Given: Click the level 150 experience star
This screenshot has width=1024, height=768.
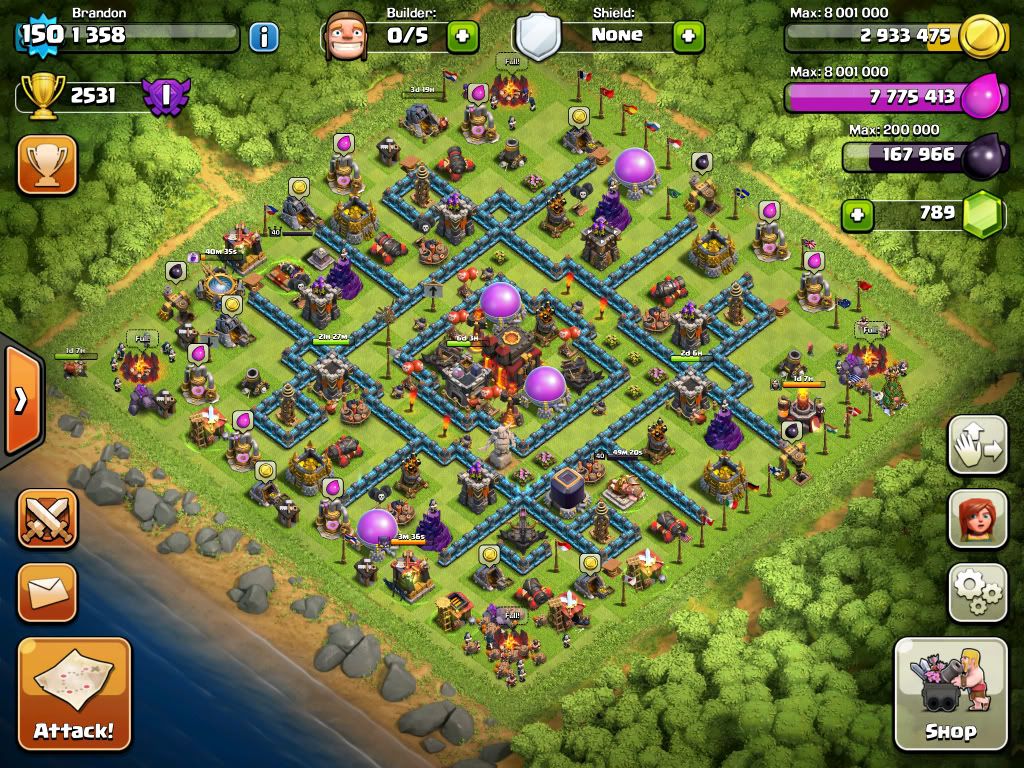Looking at the screenshot, I should [40, 35].
